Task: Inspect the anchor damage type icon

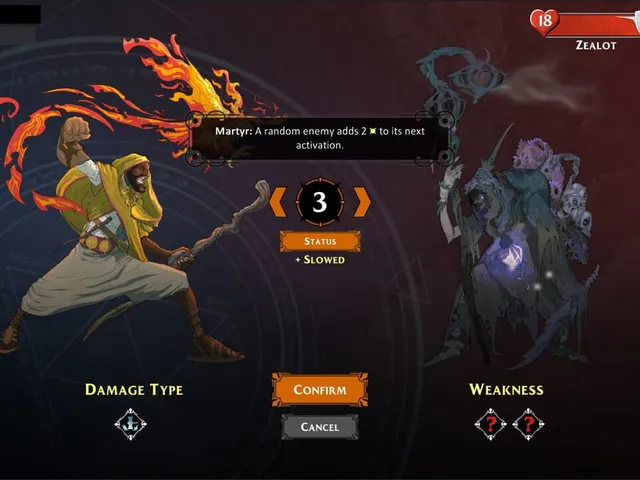Action: pyautogui.click(x=131, y=424)
